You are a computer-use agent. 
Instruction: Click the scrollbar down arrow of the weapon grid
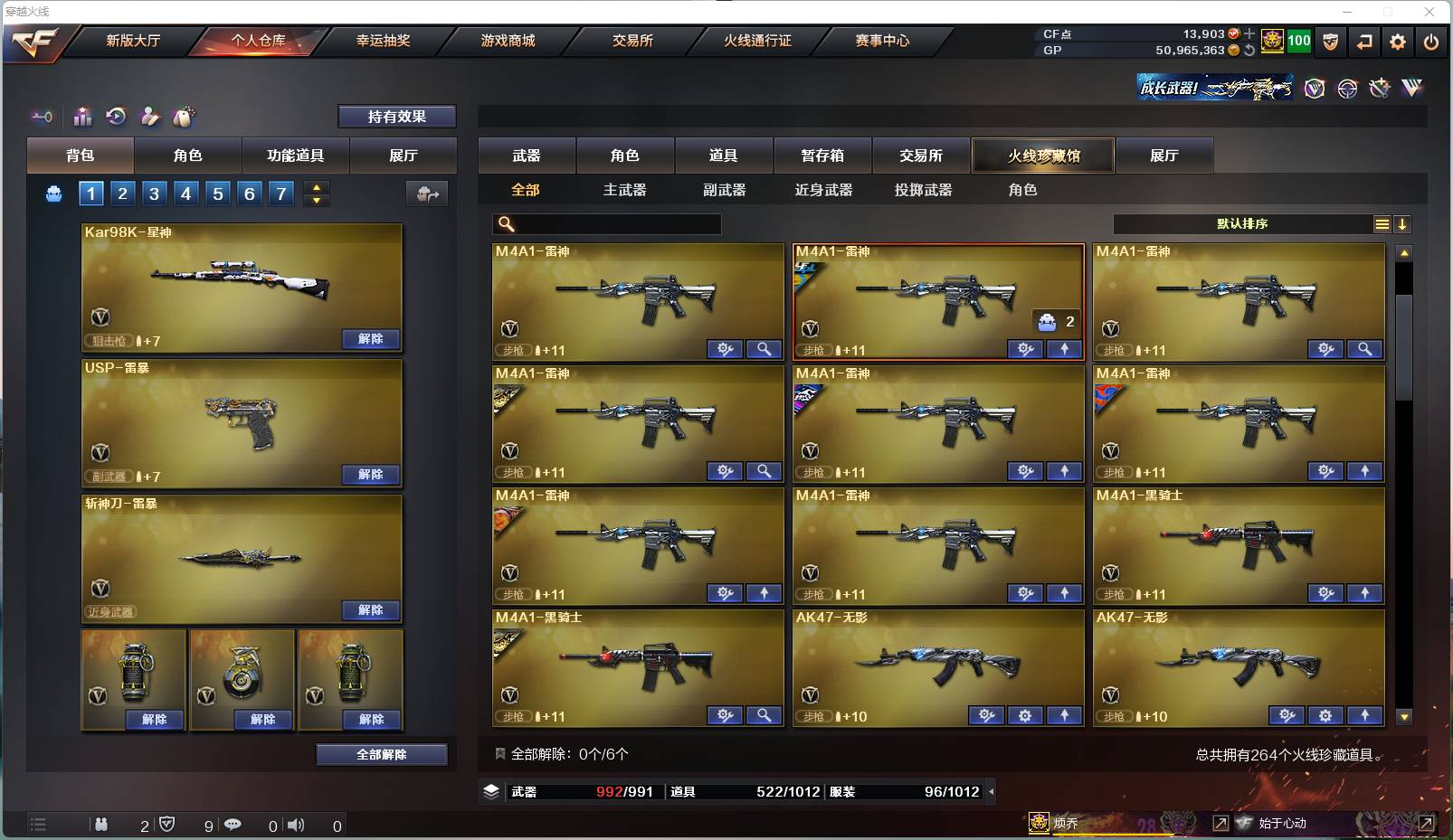[1404, 717]
